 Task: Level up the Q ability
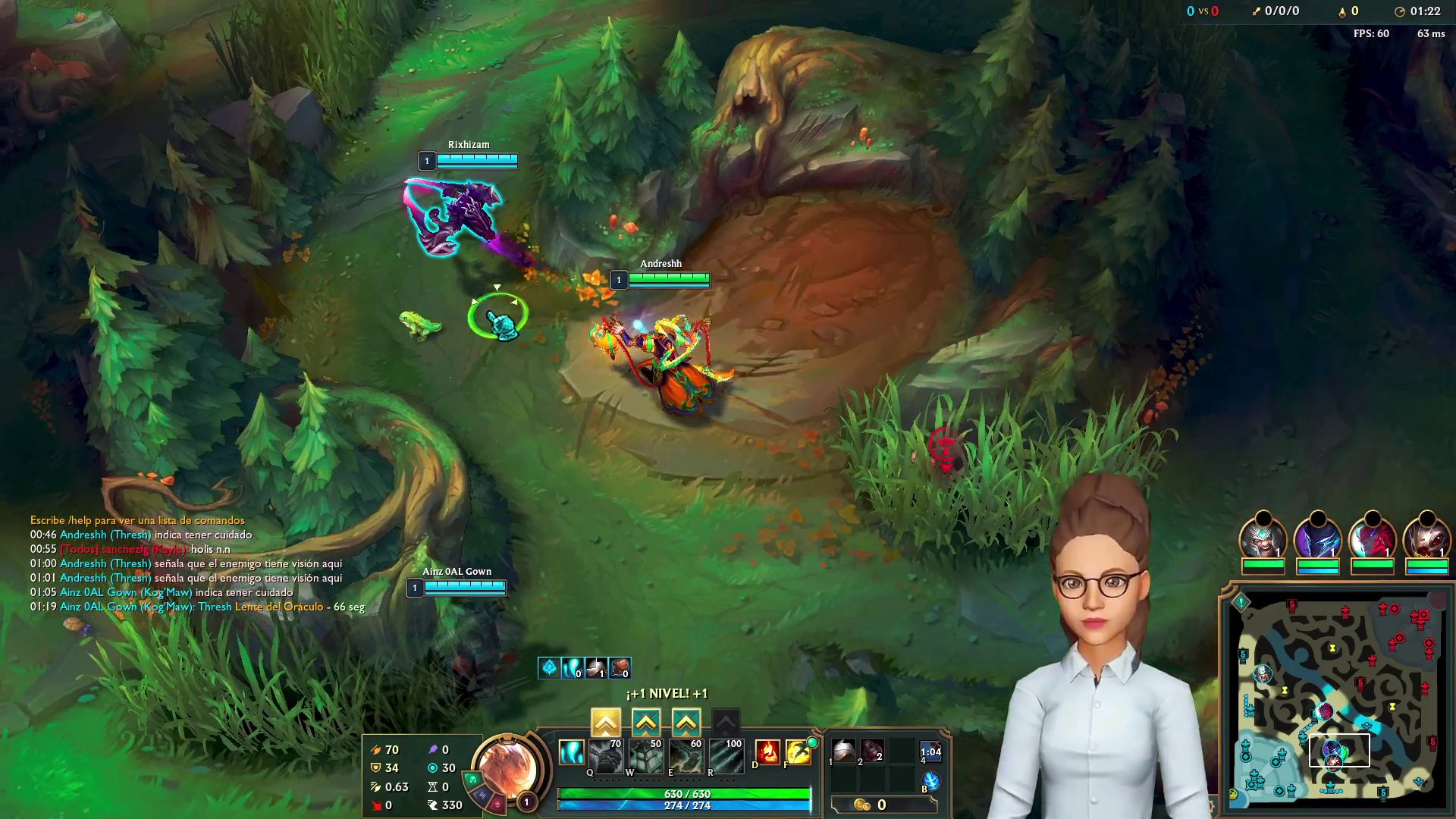coord(605,722)
